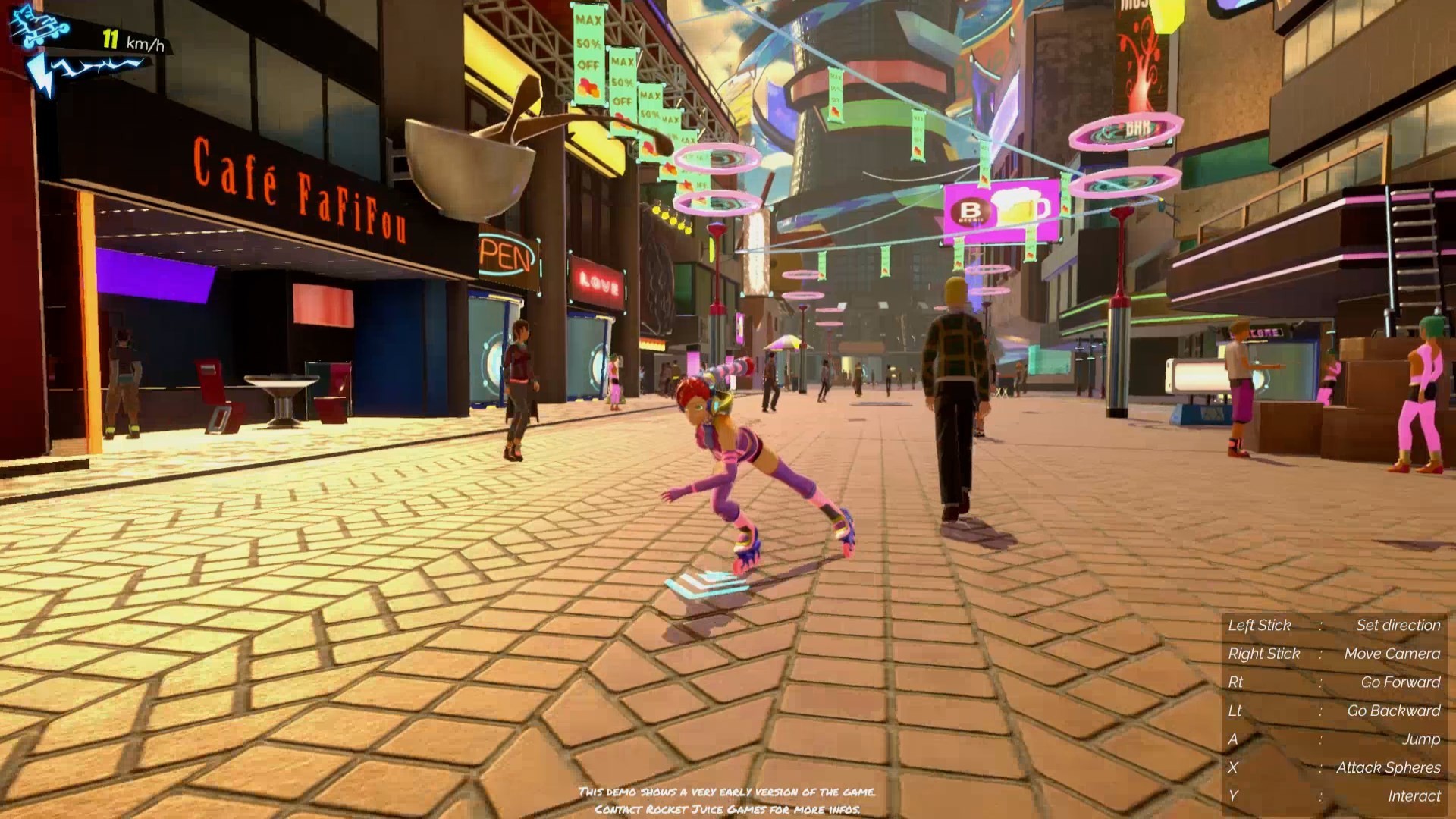Open the Lt Go Backward menu entry
1456x819 pixels.
pyautogui.click(x=1335, y=710)
